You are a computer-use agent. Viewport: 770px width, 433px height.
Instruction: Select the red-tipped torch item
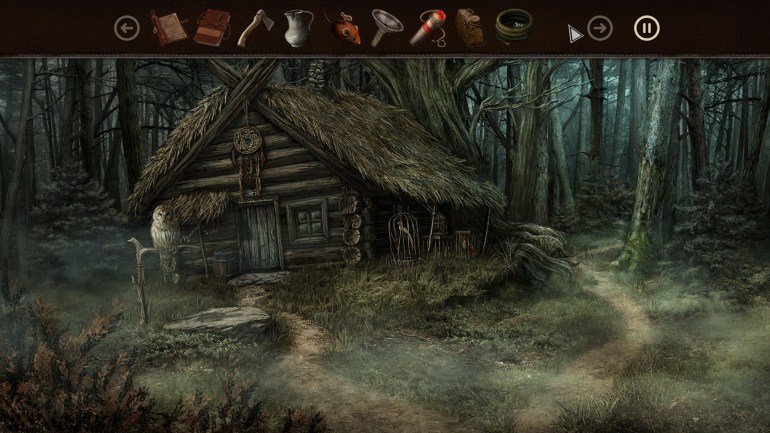427,28
